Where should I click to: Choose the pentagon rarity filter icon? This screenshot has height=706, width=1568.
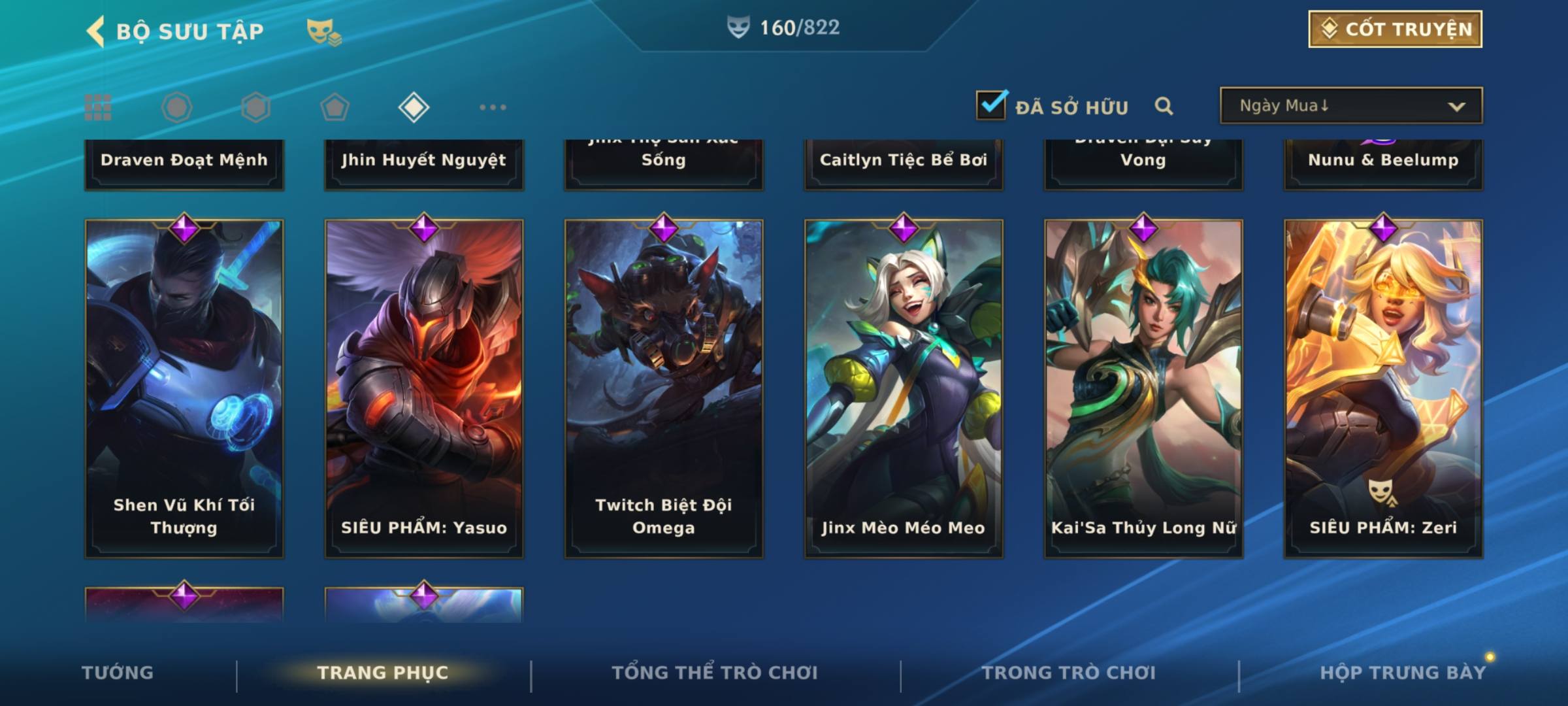tap(335, 107)
